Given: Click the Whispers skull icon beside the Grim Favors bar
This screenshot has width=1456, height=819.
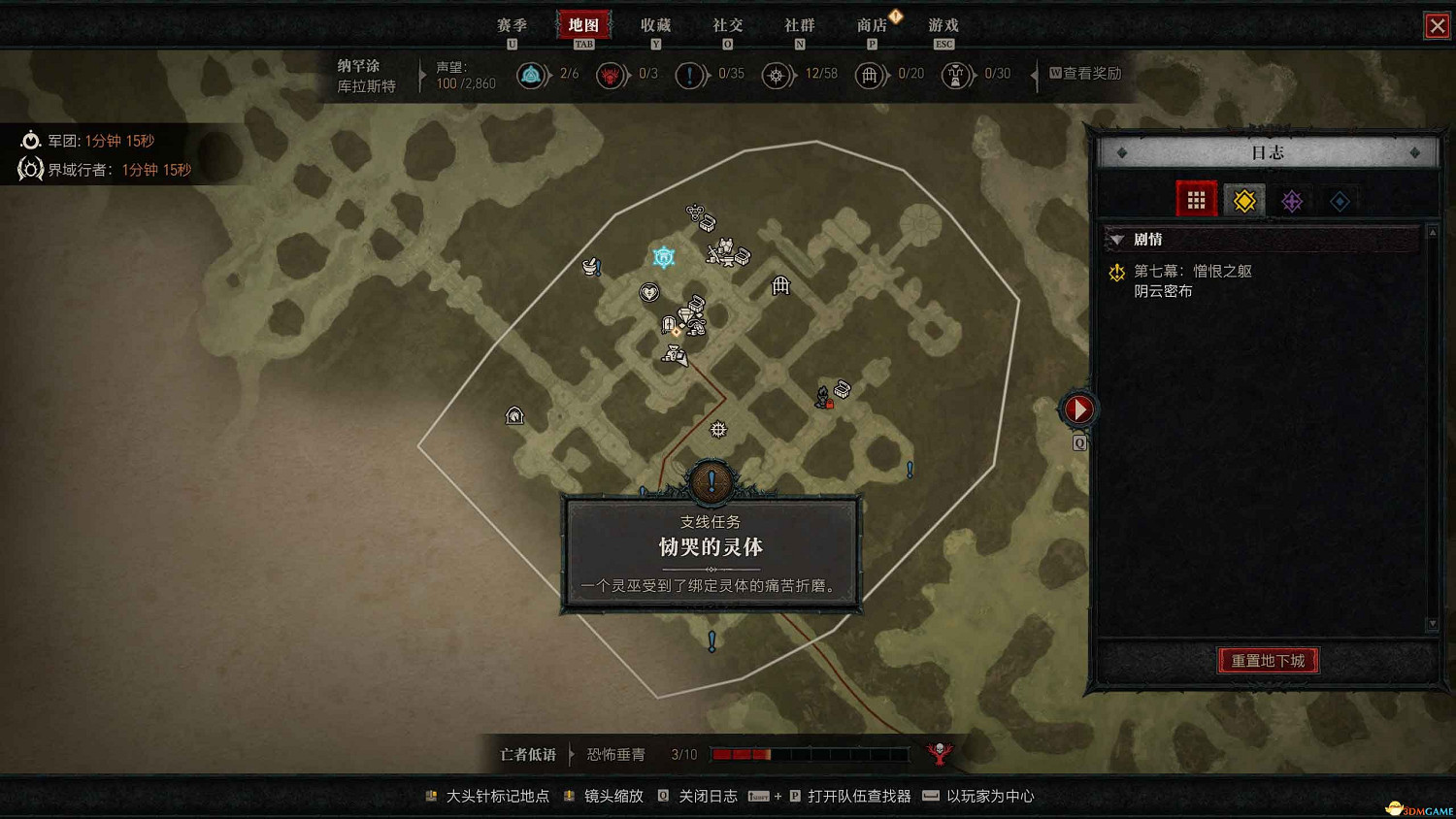Looking at the screenshot, I should [939, 753].
